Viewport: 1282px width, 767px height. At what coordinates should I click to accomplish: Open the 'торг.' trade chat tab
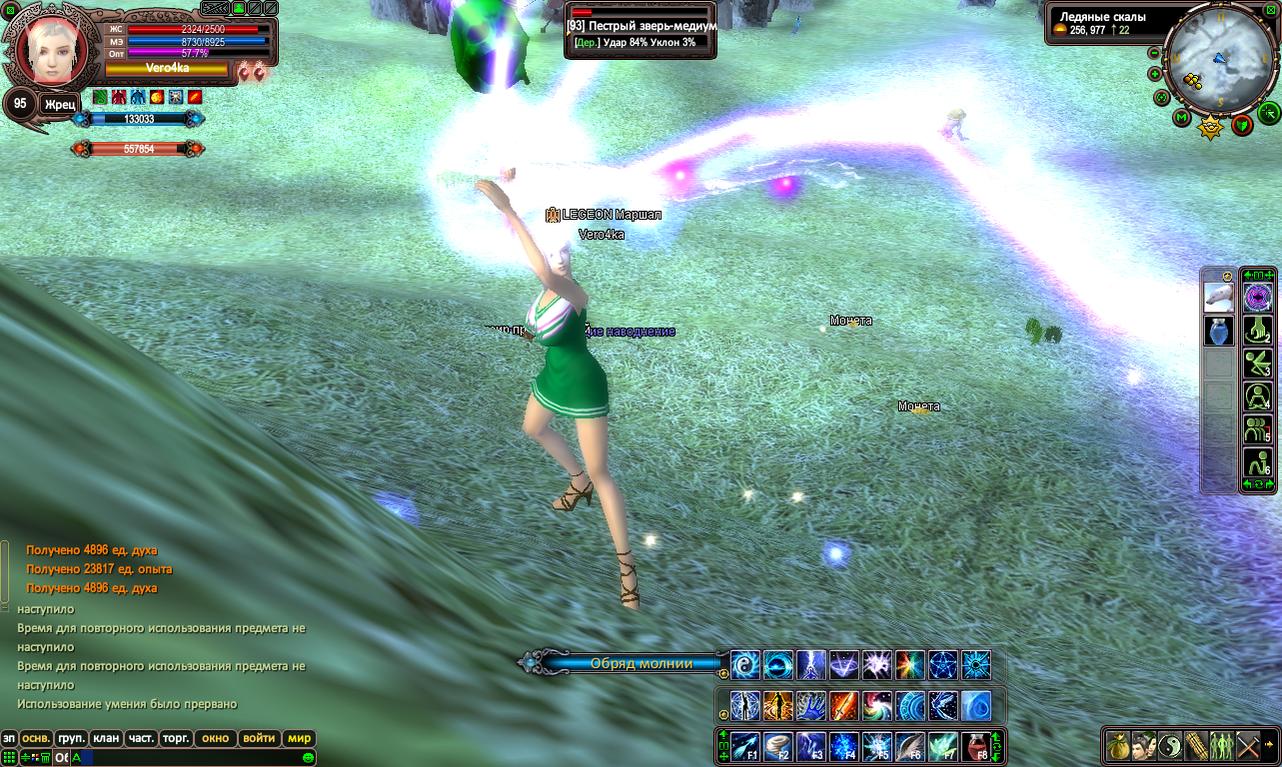tap(176, 739)
